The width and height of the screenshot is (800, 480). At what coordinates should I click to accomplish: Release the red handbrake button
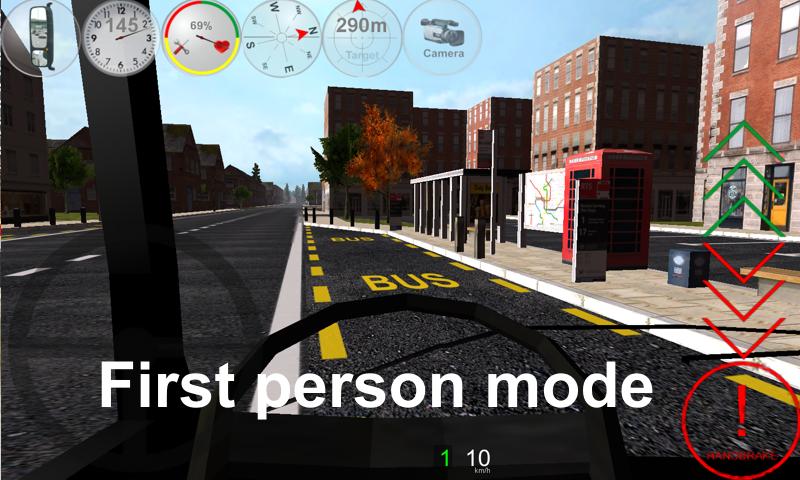(x=740, y=416)
